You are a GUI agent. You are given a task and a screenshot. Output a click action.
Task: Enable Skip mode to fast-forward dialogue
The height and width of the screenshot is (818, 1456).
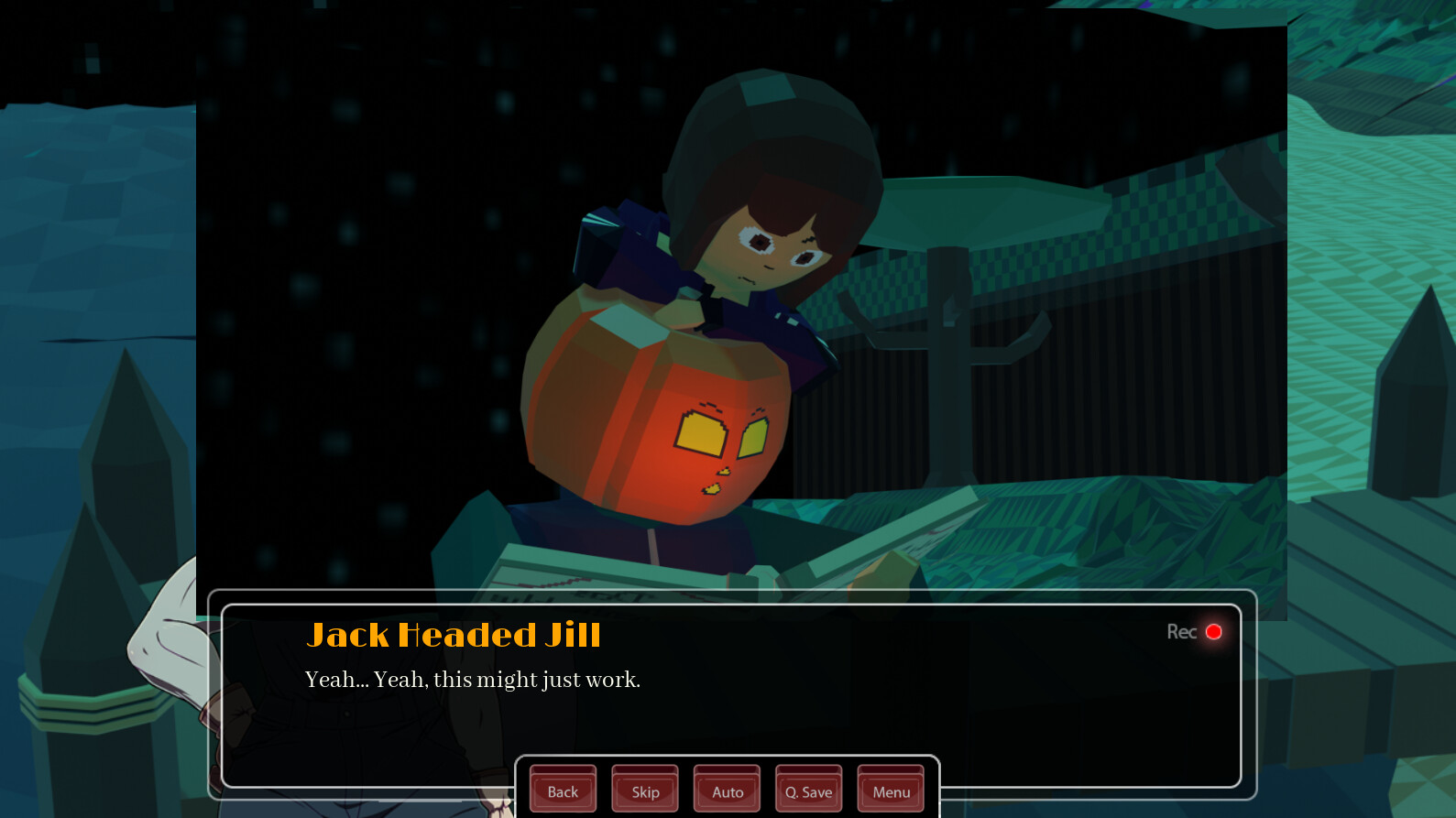(644, 790)
